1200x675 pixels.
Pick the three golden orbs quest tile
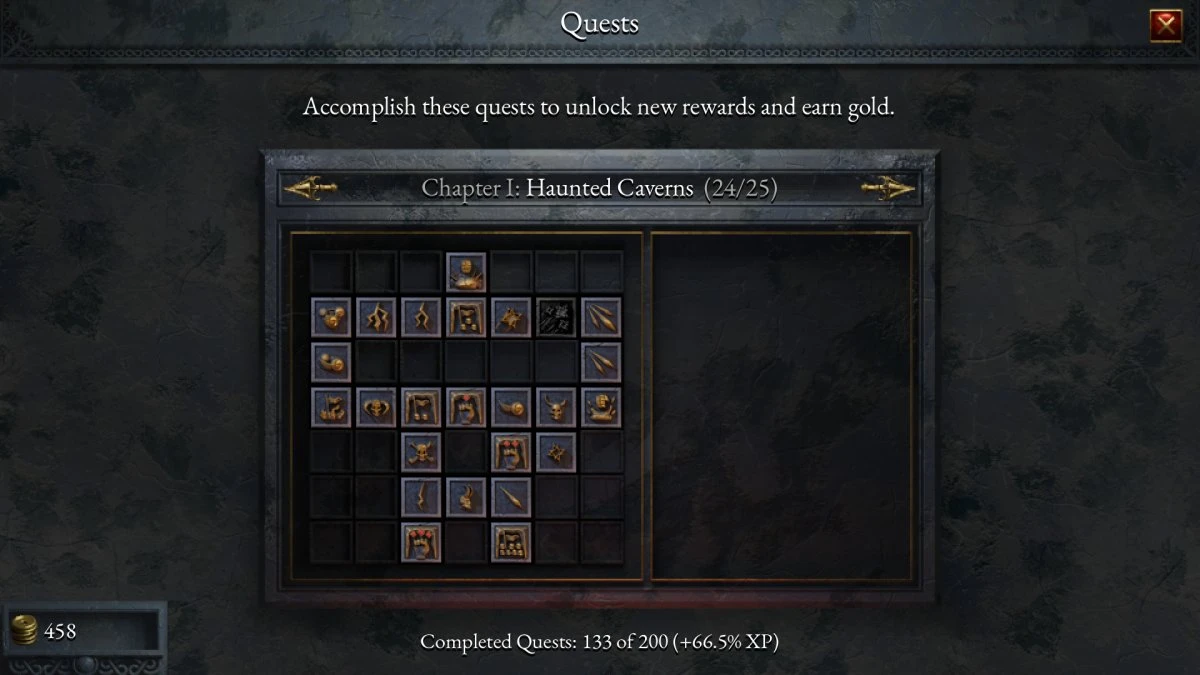pos(331,317)
